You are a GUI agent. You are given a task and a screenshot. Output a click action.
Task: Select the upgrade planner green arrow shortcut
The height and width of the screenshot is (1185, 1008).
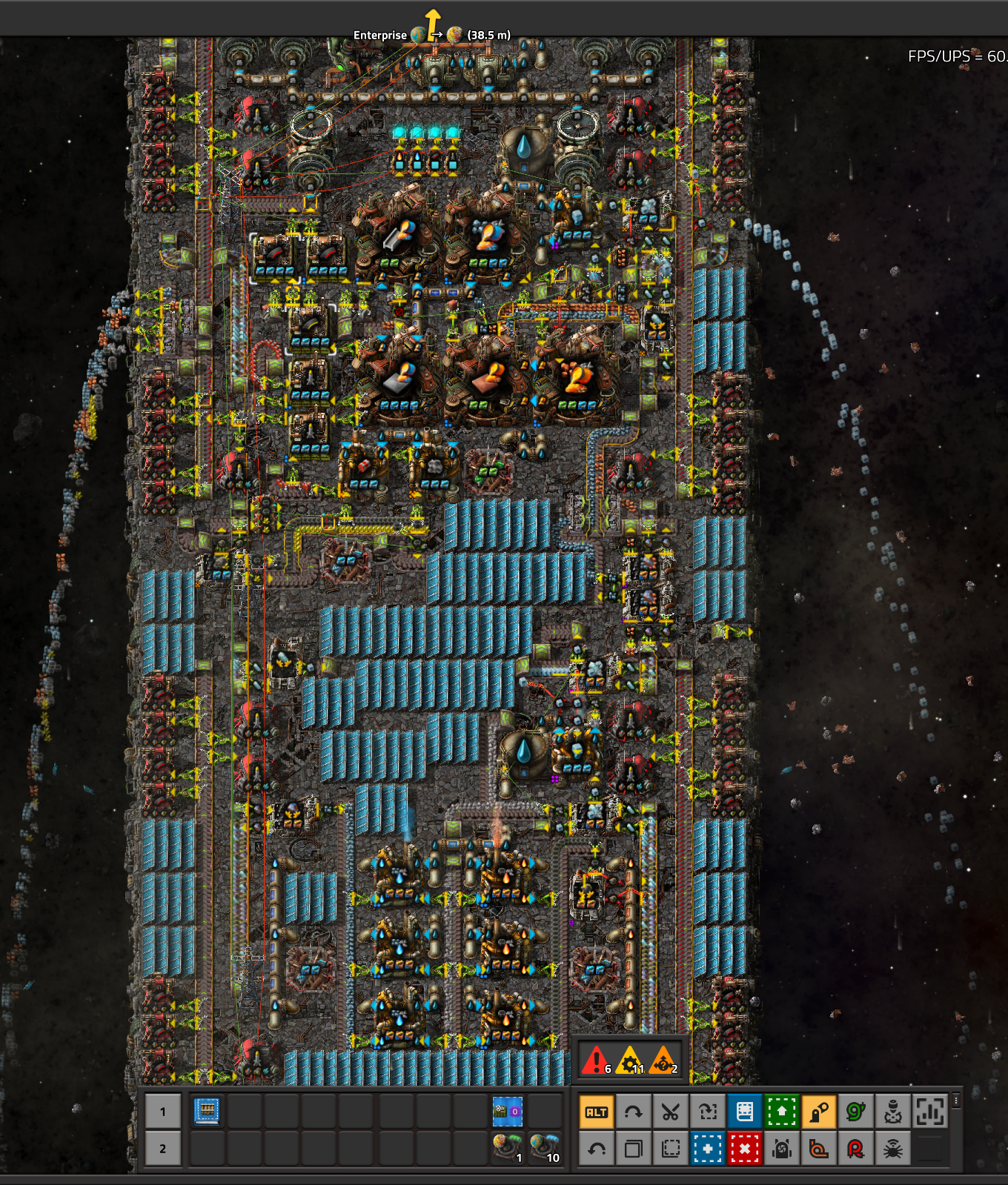point(783,1112)
